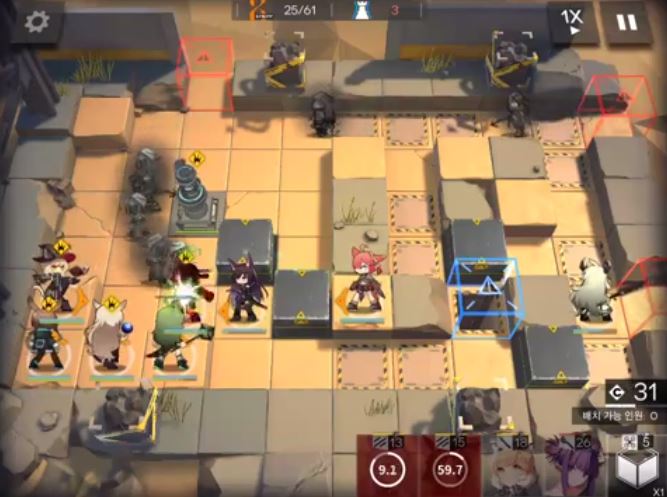Viewport: 667px width, 497px height.
Task: Choose the white cube device card
Action: click(636, 467)
